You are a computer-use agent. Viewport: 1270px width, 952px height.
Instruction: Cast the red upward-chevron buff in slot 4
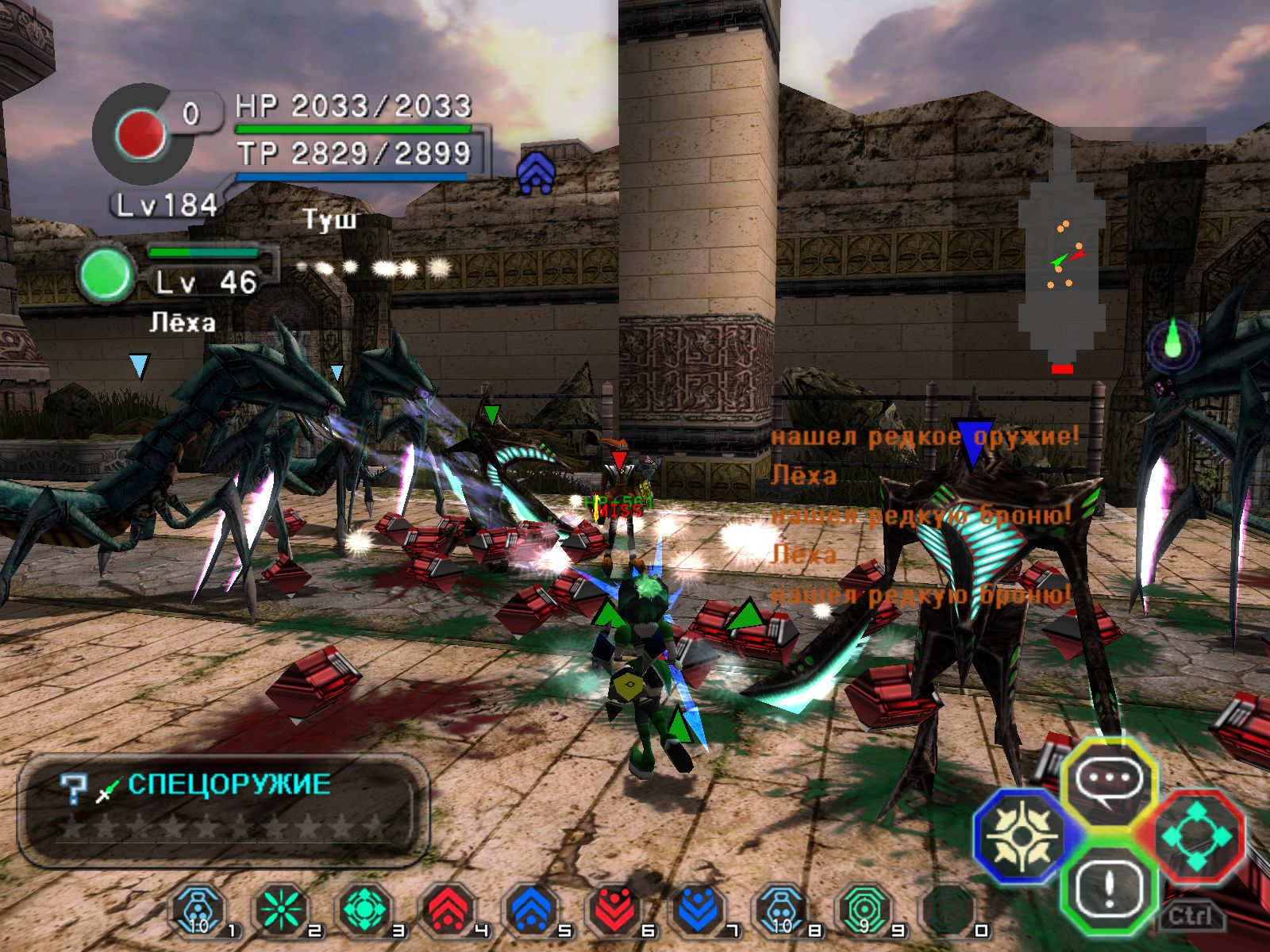(448, 909)
